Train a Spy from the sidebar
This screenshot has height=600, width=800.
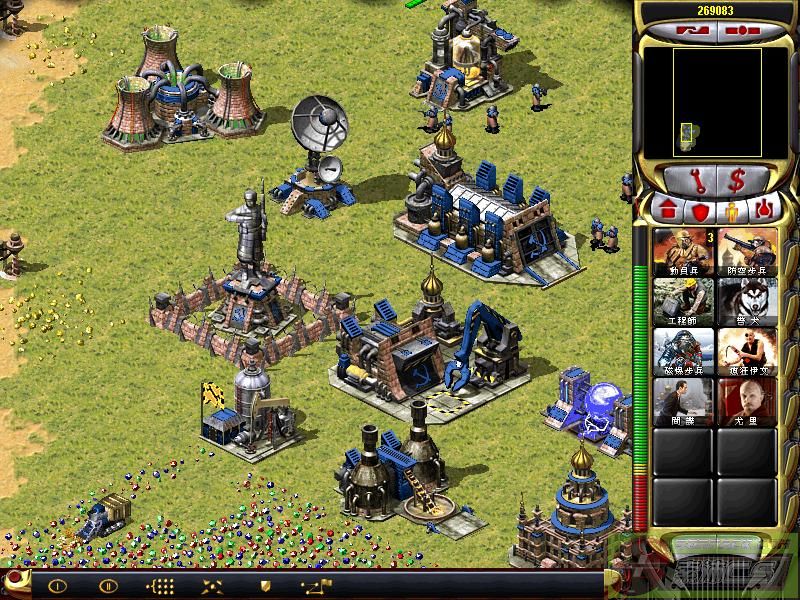click(x=684, y=402)
